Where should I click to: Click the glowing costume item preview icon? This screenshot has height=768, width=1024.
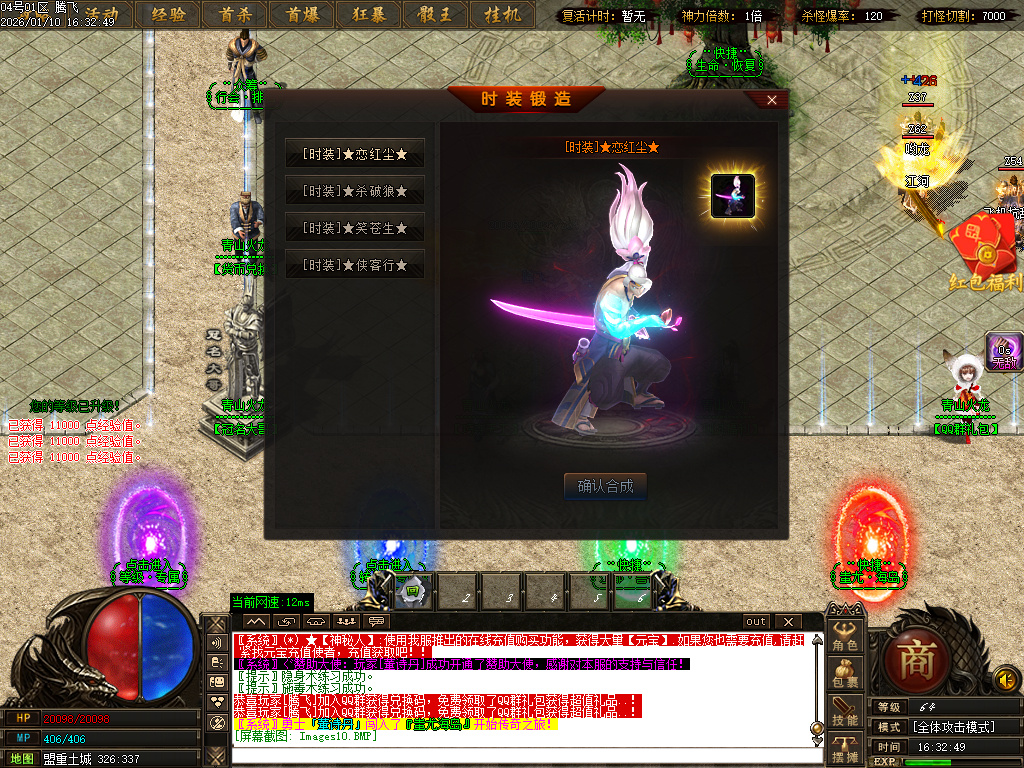[733, 196]
